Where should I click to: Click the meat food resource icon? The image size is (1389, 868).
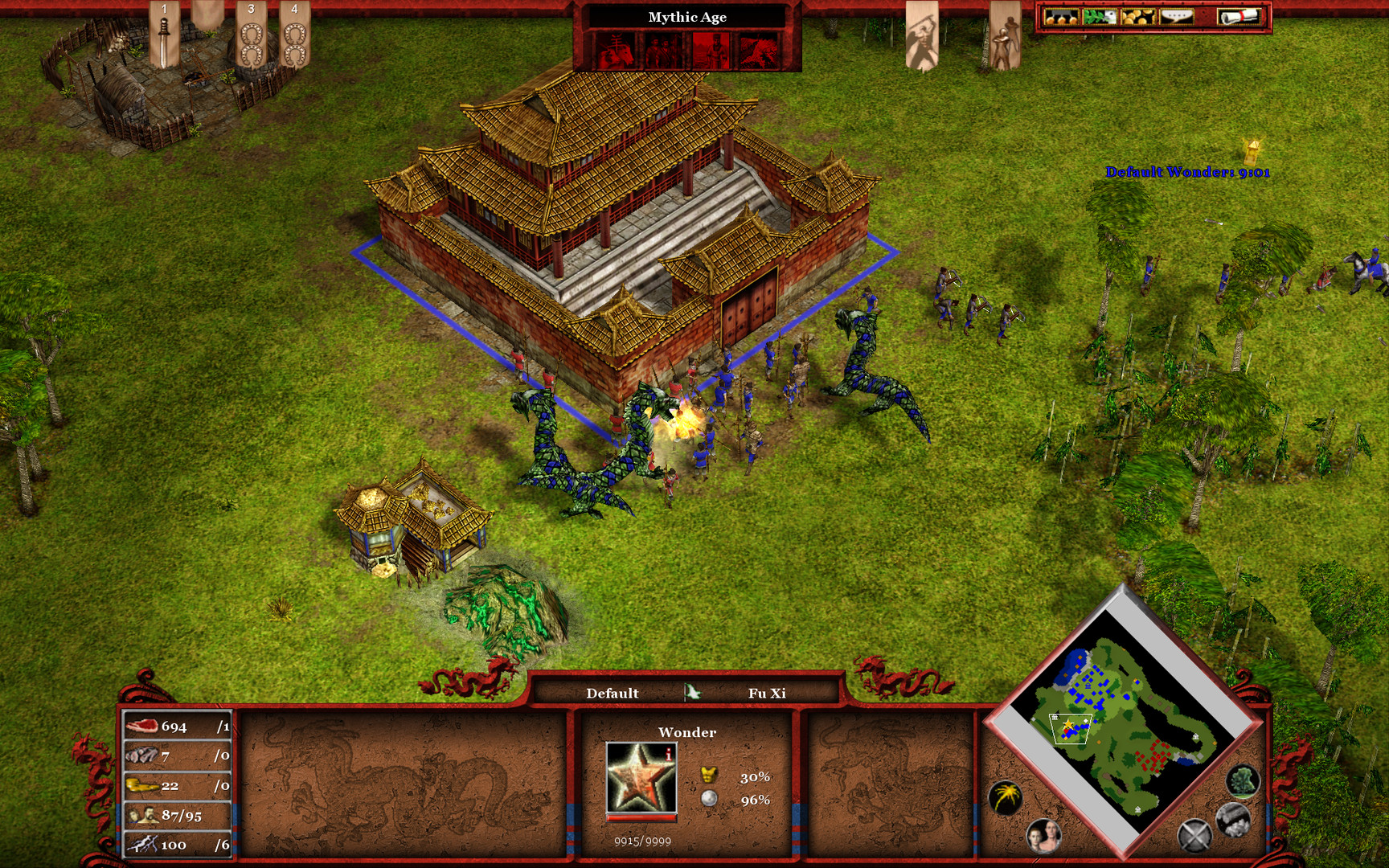point(141,727)
